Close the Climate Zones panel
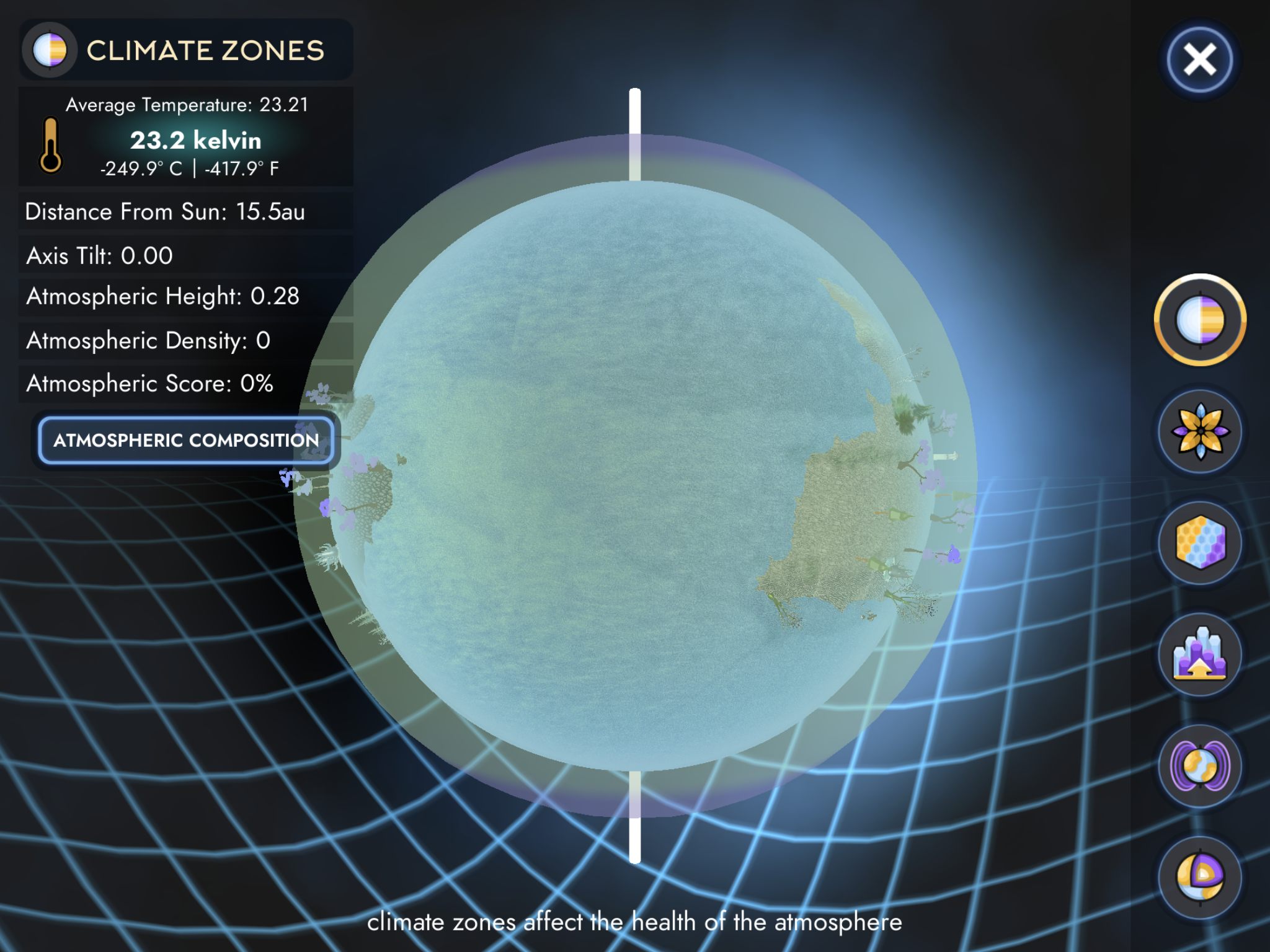 [x=1199, y=60]
